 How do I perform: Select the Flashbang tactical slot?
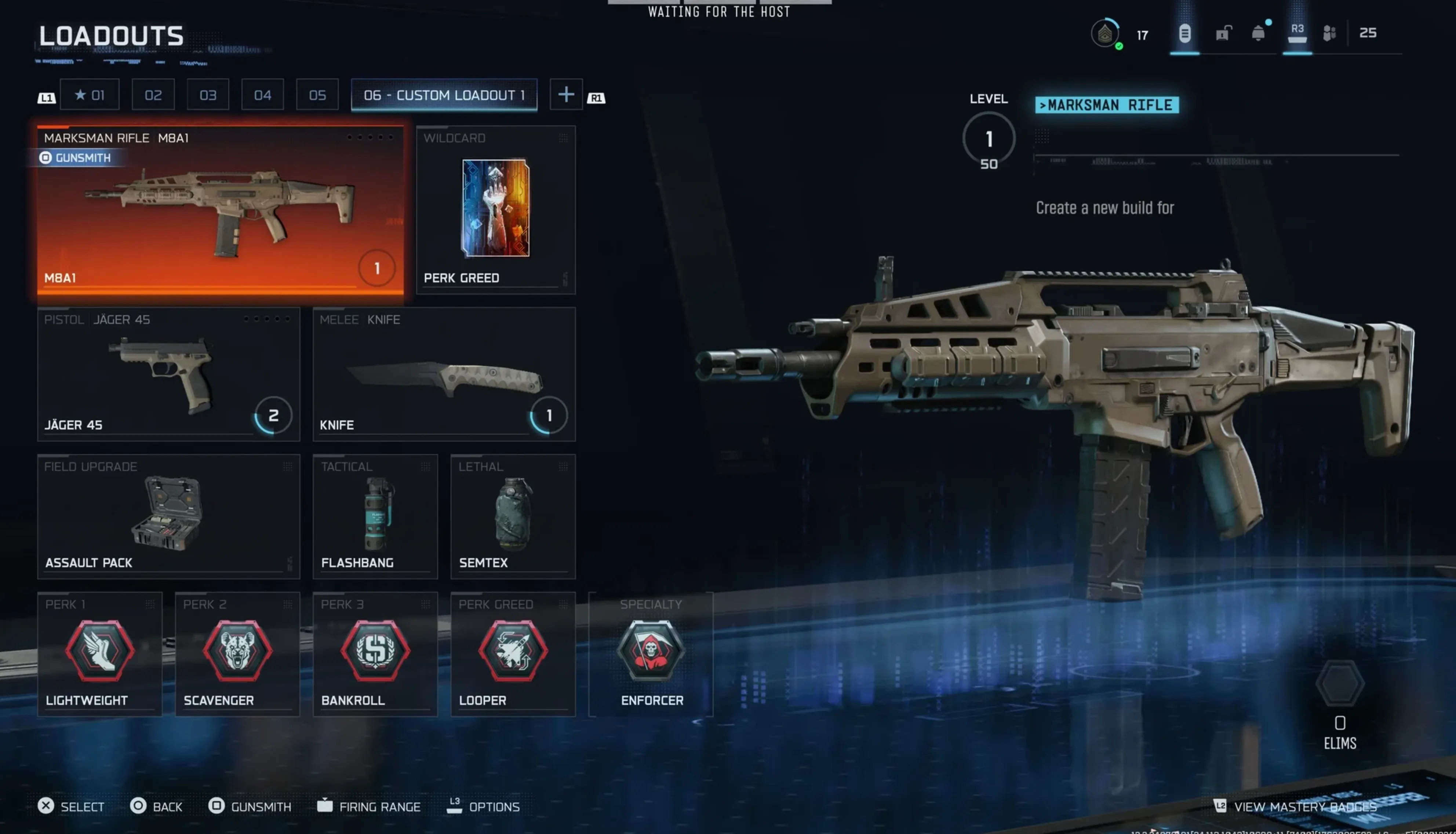coord(375,516)
